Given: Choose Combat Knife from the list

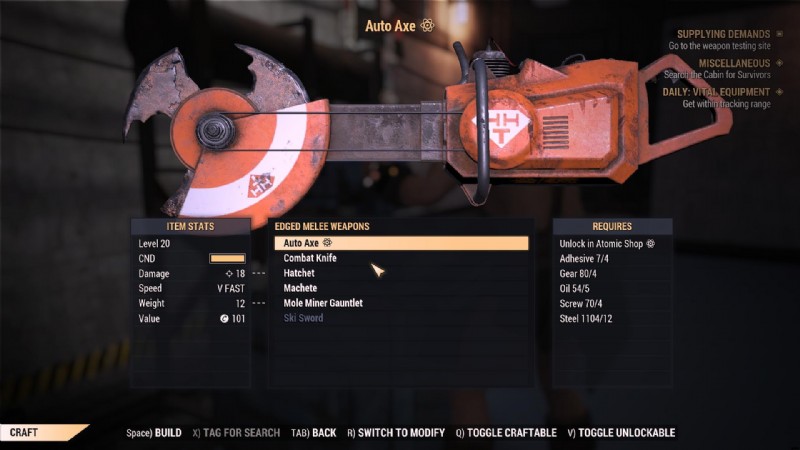Looking at the screenshot, I should pyautogui.click(x=310, y=258).
